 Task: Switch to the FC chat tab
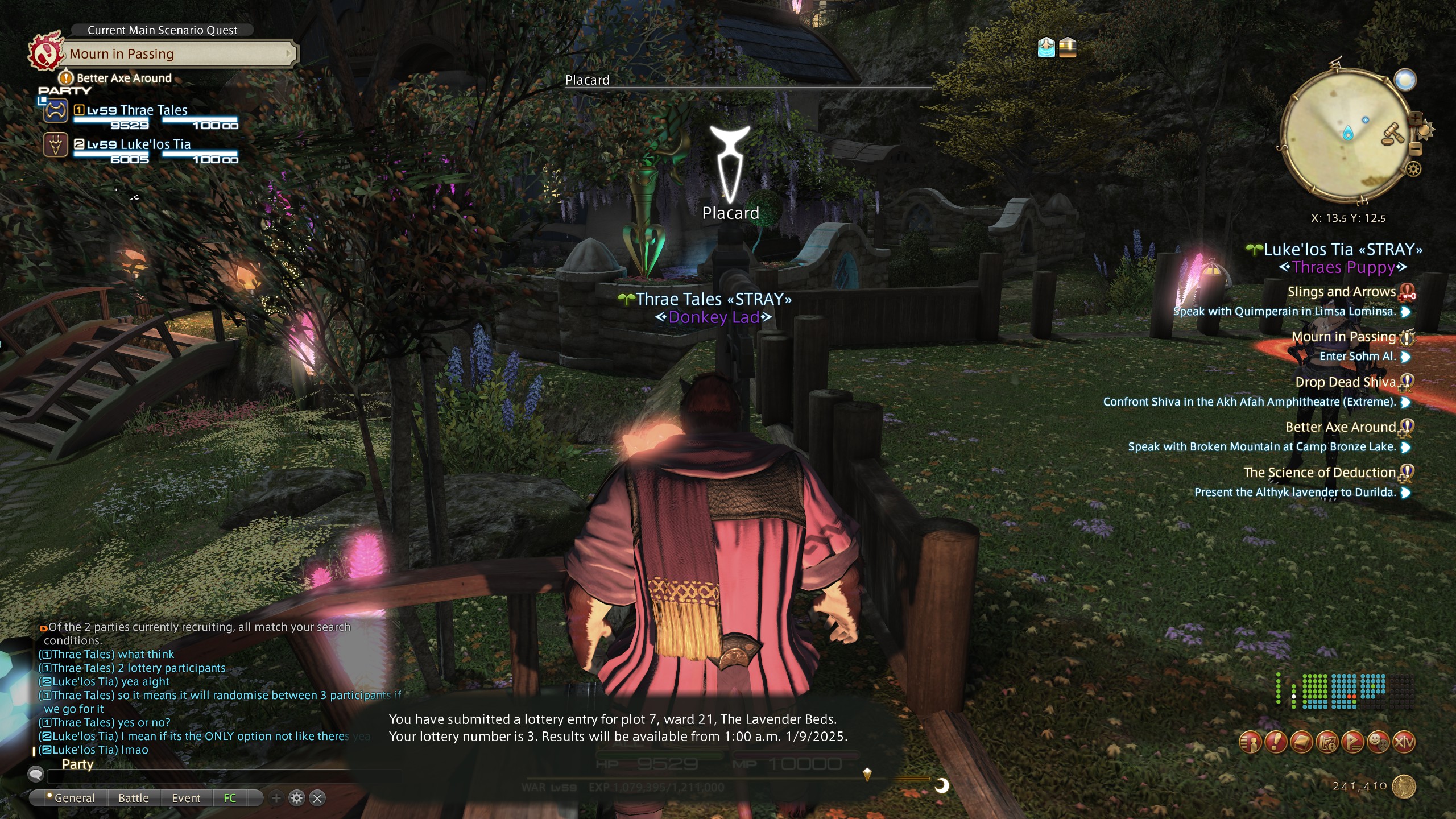[230, 798]
